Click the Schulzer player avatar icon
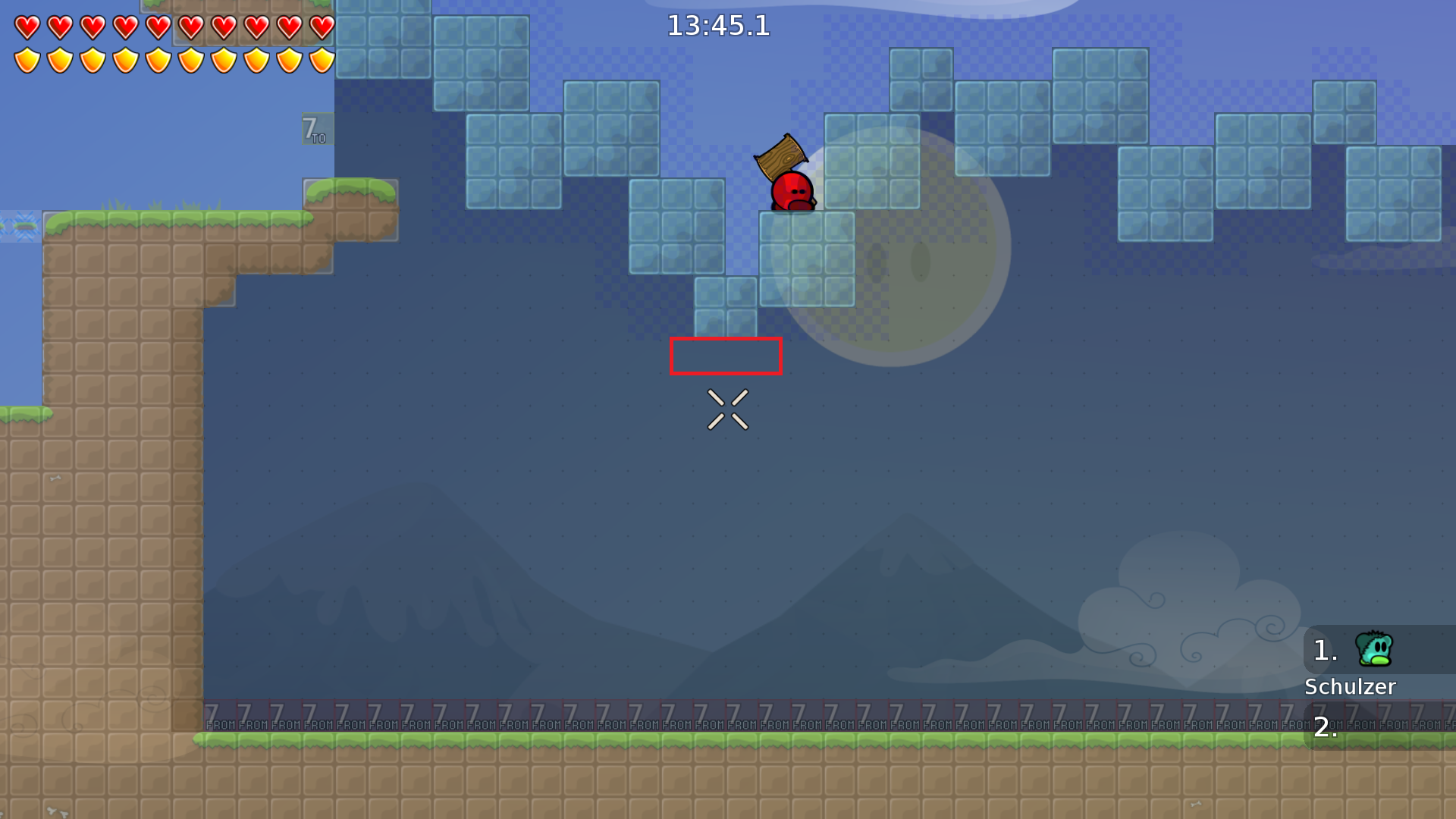1456x819 pixels. click(x=1374, y=650)
